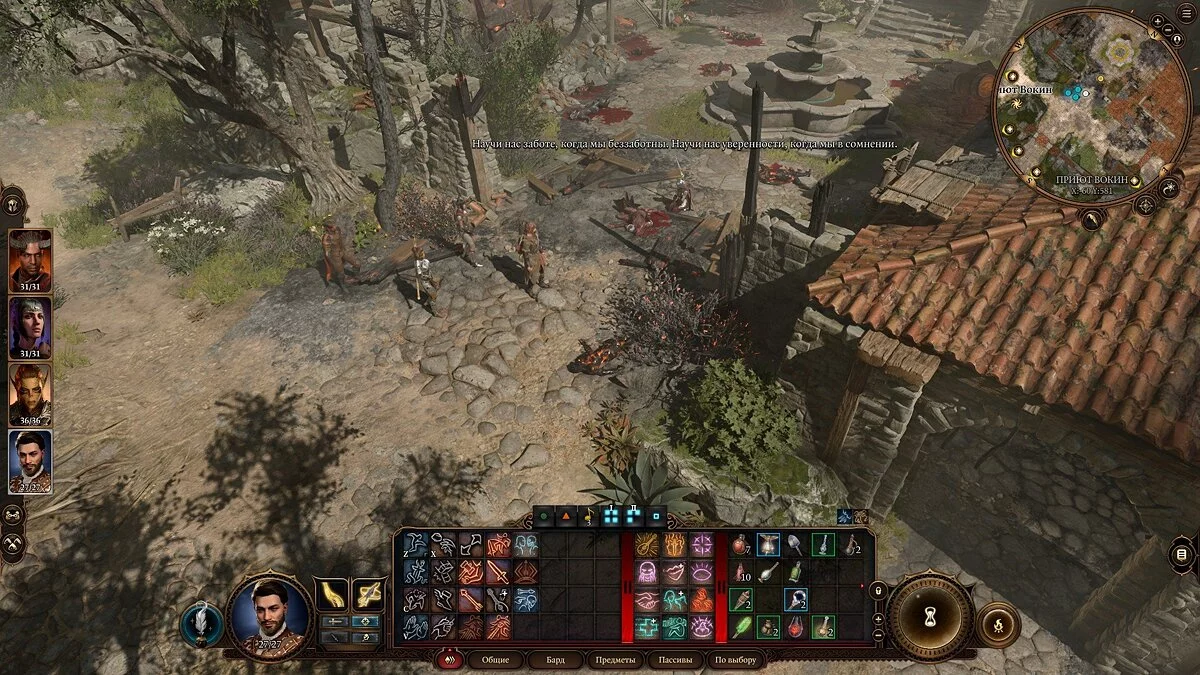
Task: Open the campfire rest button
Action: [997, 624]
